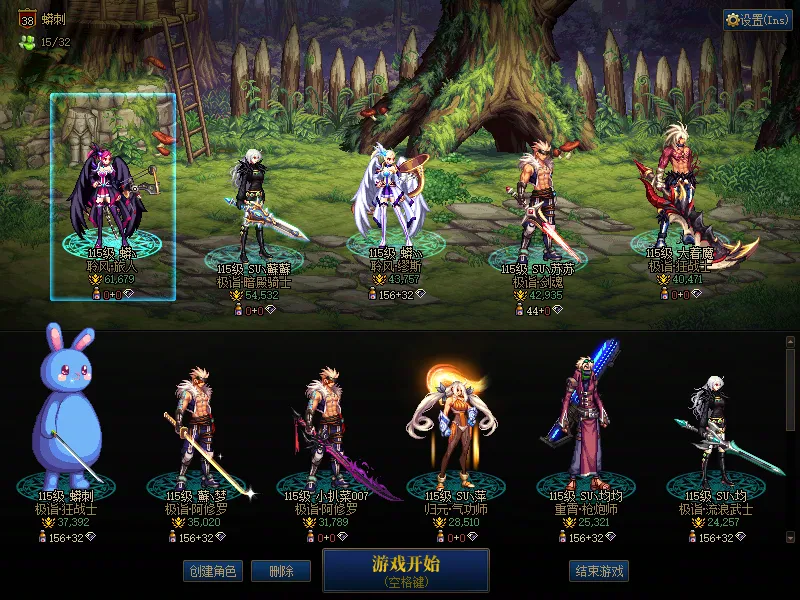Start the game with 游戏开始 button

pyautogui.click(x=405, y=569)
